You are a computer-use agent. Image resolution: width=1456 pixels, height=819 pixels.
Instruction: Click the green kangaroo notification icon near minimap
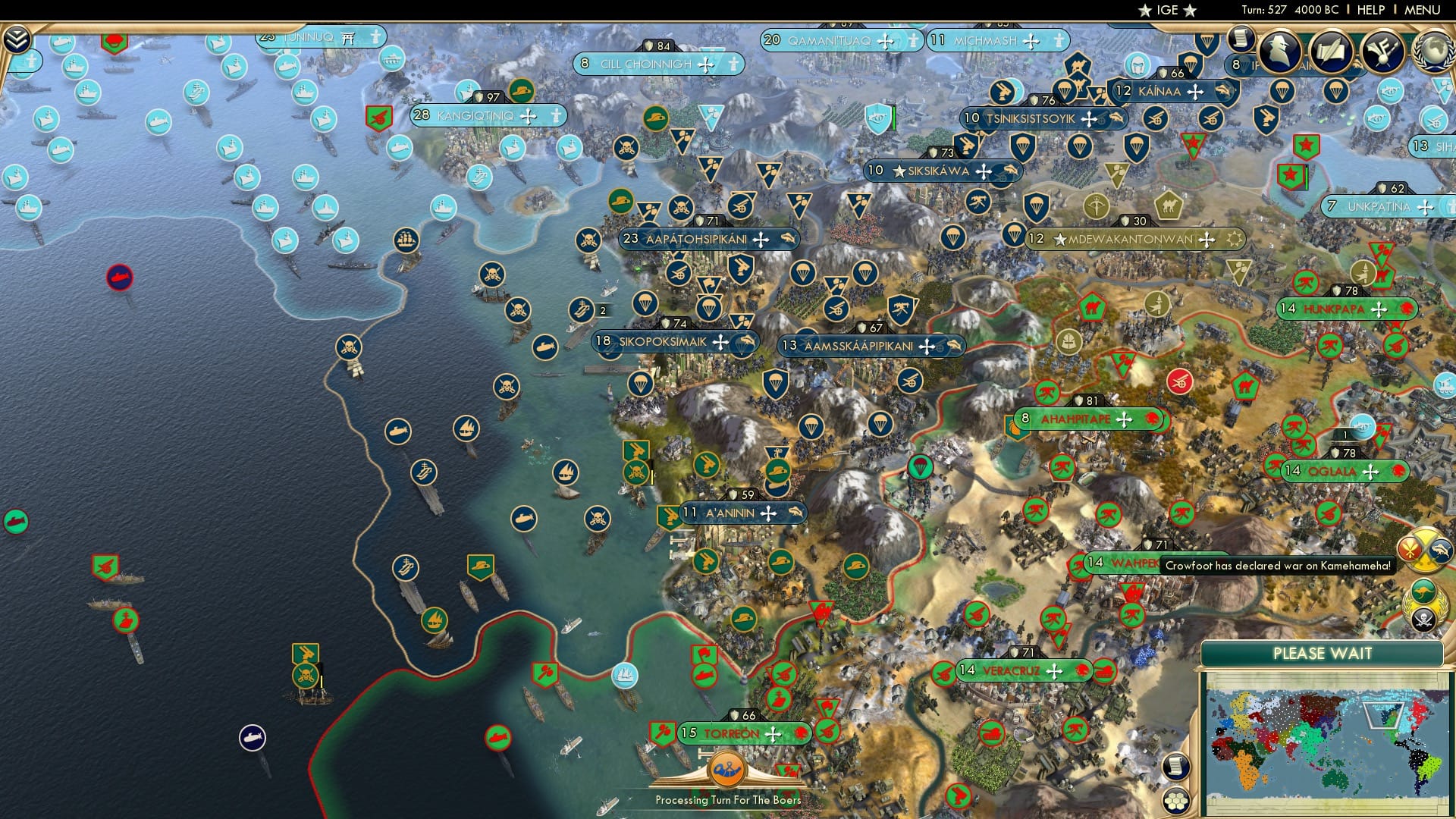pyautogui.click(x=1423, y=591)
